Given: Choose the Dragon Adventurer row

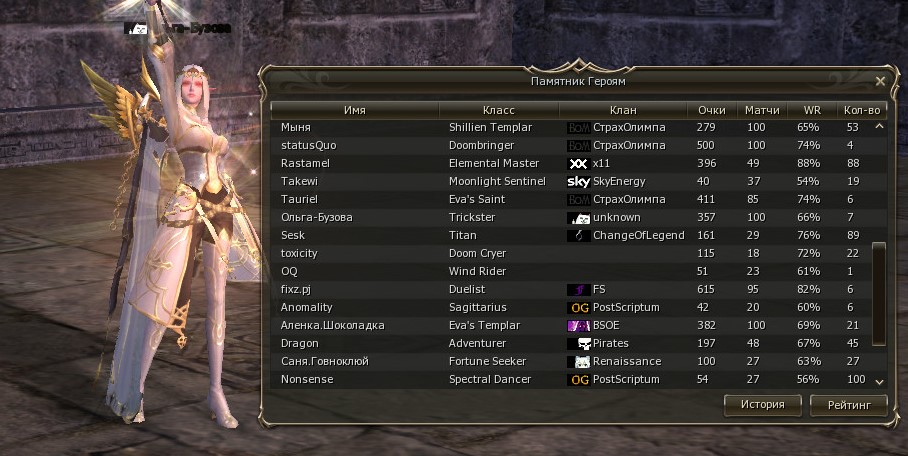Looking at the screenshot, I should pyautogui.click(x=570, y=344).
